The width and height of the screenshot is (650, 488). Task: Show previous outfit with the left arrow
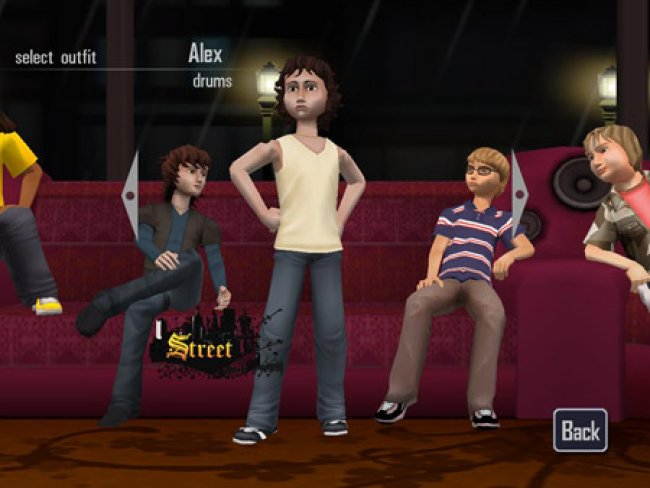[x=130, y=194]
